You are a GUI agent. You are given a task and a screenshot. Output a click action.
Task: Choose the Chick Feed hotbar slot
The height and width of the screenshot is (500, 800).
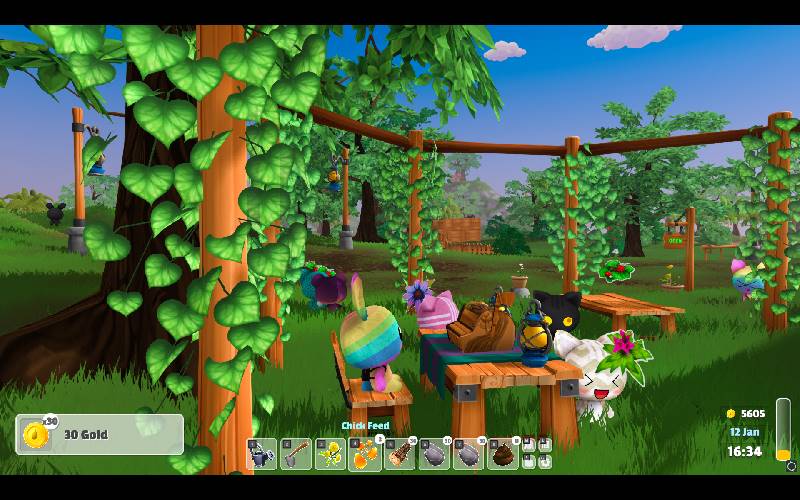tap(365, 454)
